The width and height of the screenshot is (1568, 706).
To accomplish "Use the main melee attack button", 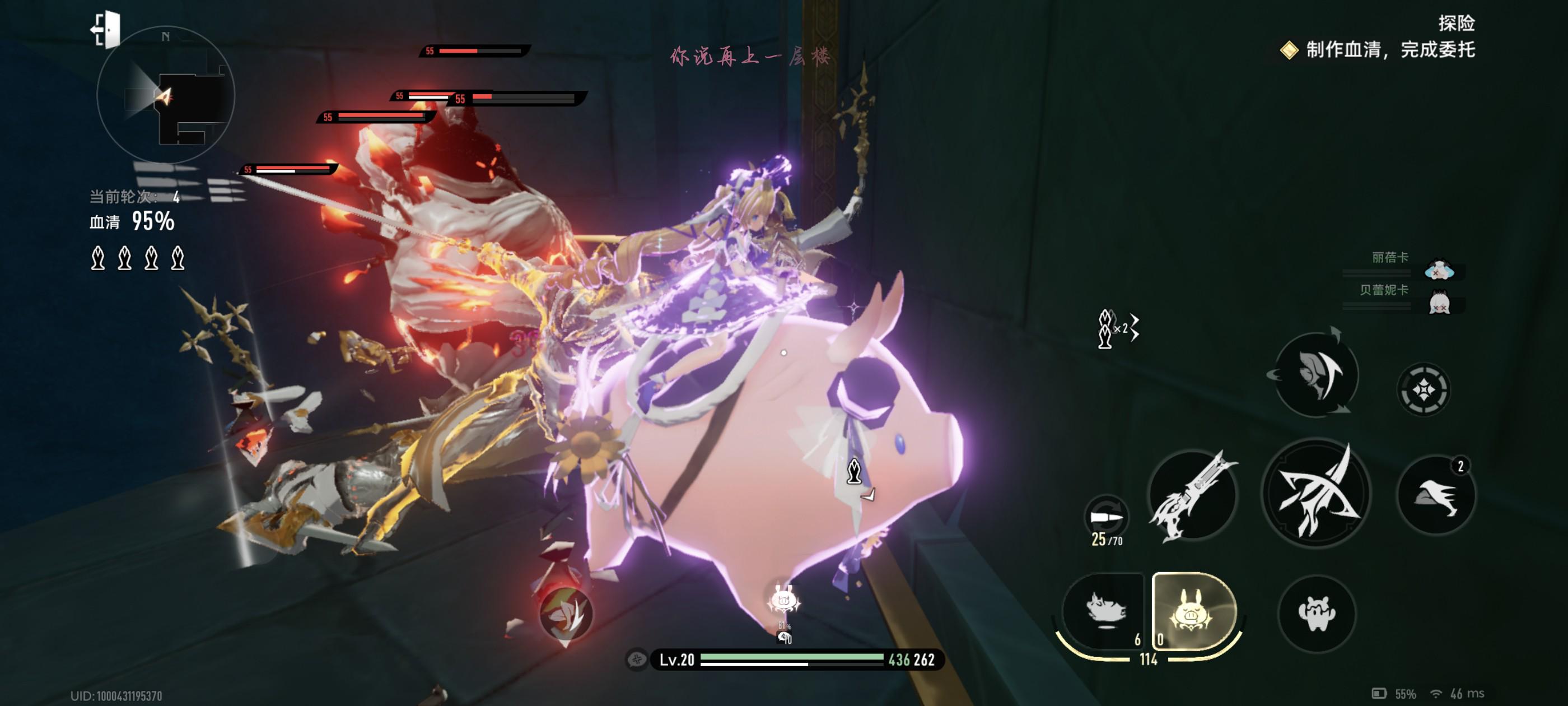I will (x=1316, y=494).
